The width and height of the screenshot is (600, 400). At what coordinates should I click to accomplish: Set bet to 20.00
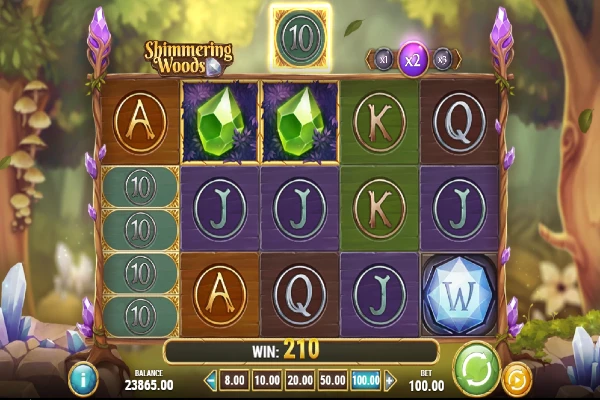pos(299,381)
